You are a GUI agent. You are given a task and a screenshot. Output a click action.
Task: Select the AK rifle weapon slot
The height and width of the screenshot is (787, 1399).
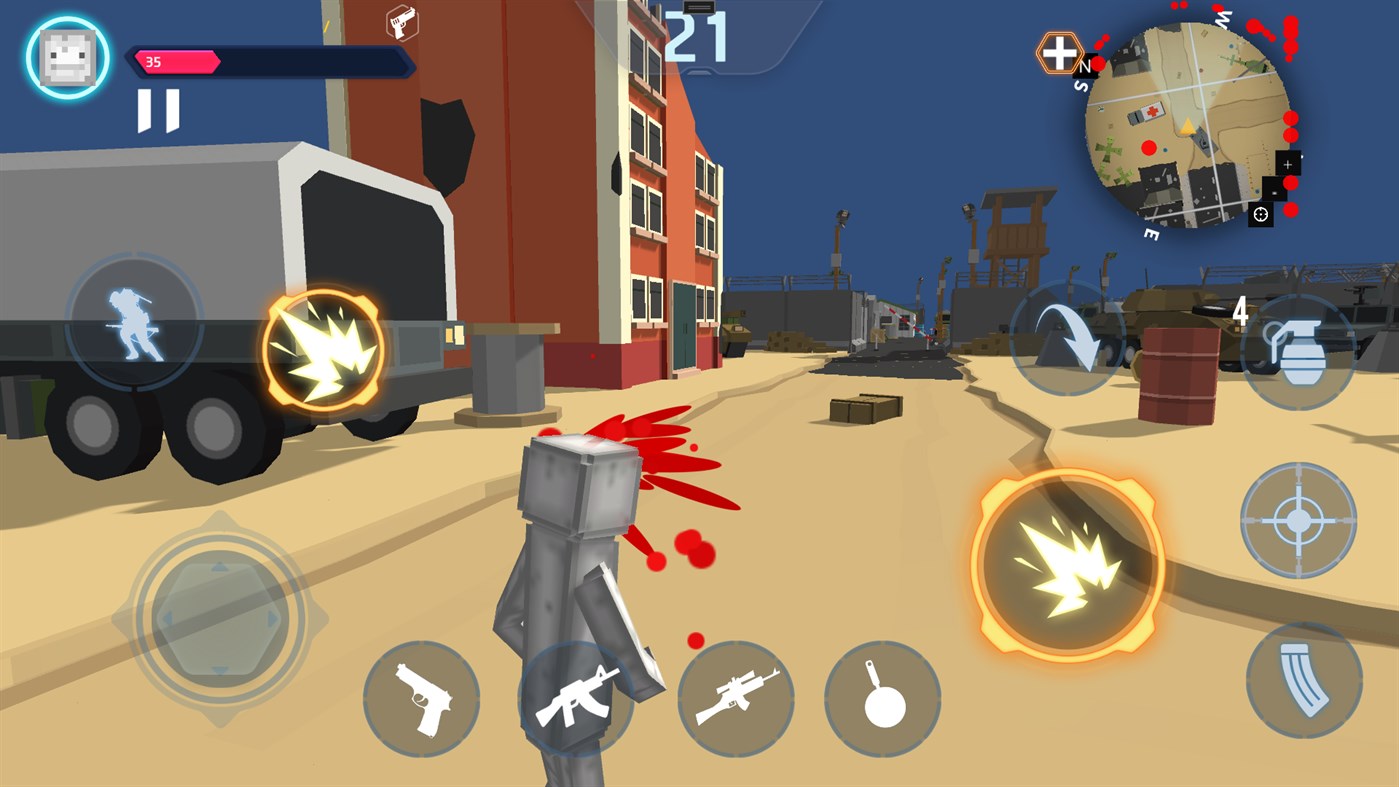coord(580,699)
